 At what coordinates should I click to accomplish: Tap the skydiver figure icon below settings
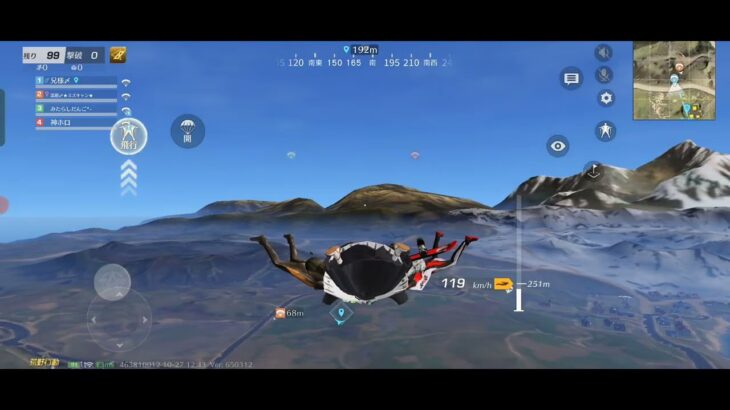coord(605,130)
